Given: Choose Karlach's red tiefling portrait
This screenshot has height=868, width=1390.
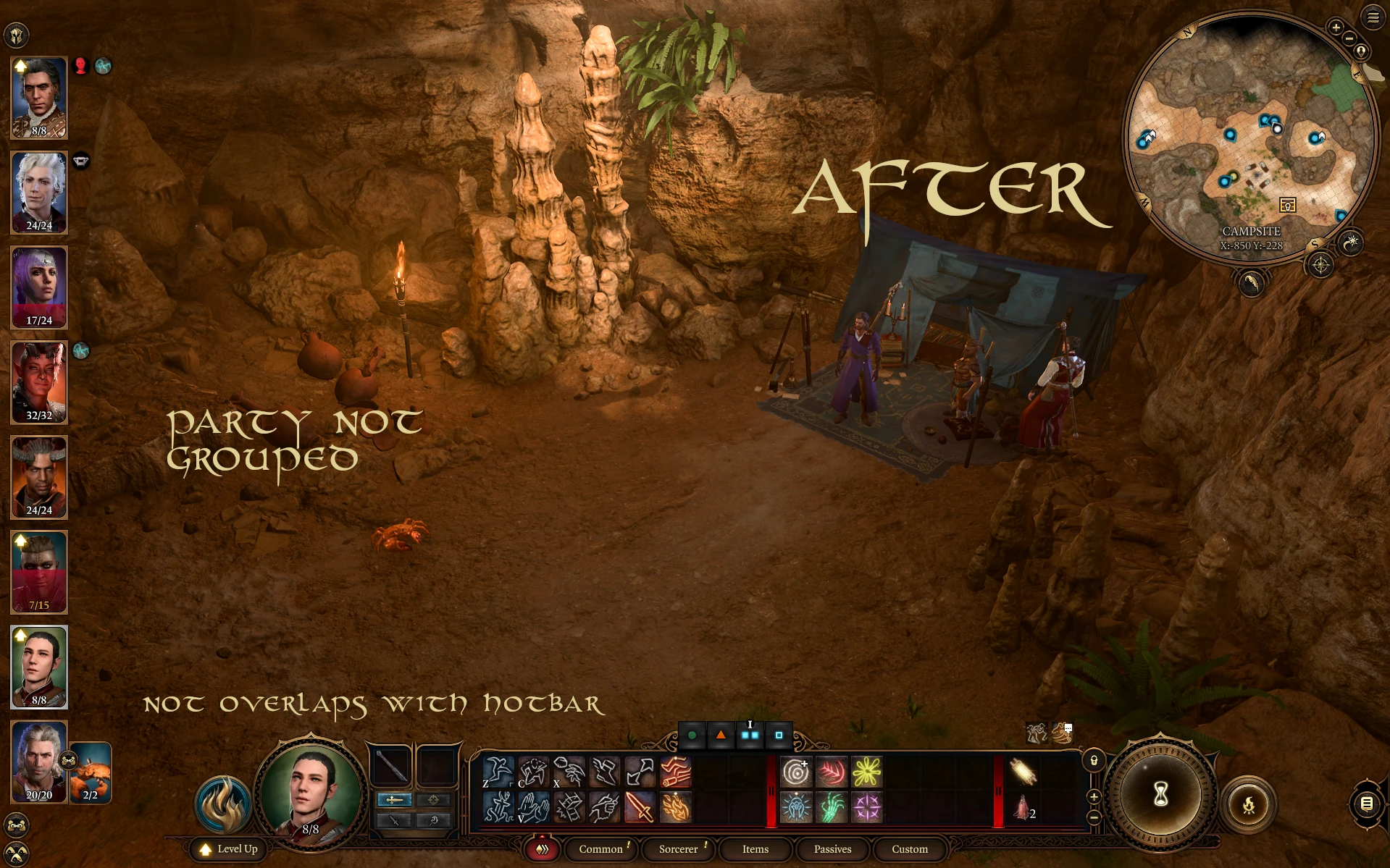Looking at the screenshot, I should (x=39, y=382).
